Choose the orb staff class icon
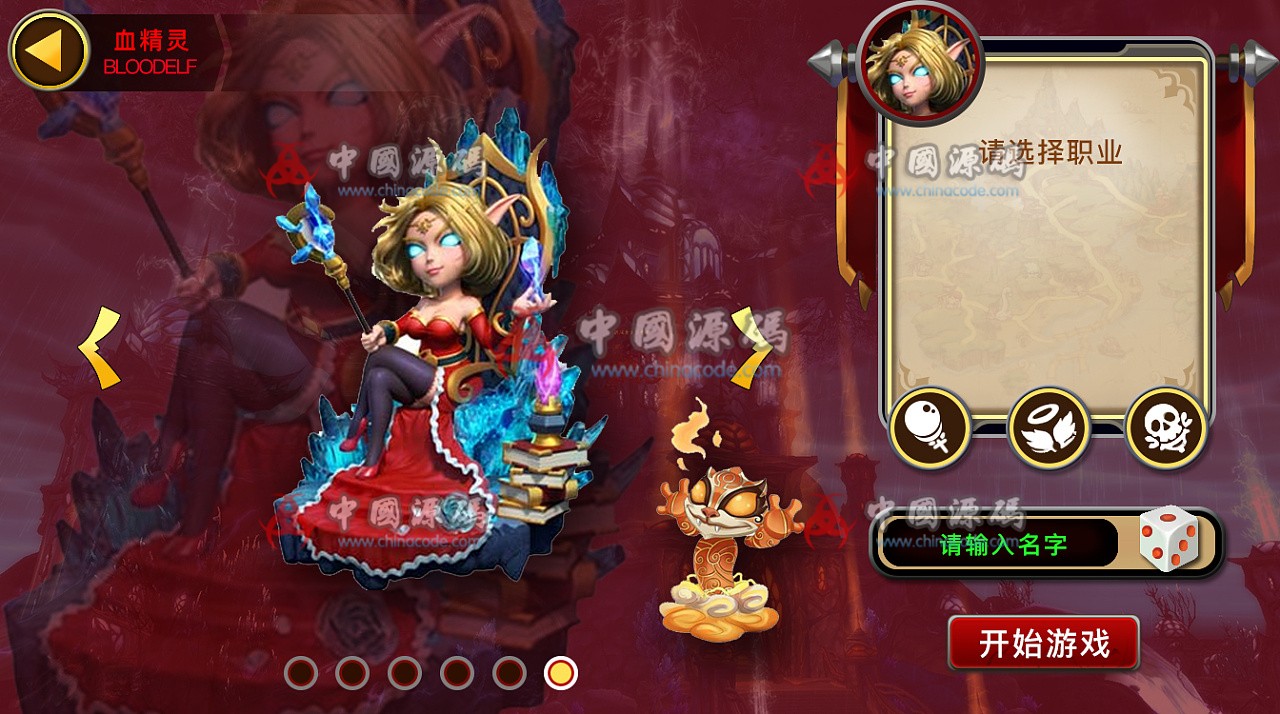1280x714 pixels. pyautogui.click(x=930, y=428)
